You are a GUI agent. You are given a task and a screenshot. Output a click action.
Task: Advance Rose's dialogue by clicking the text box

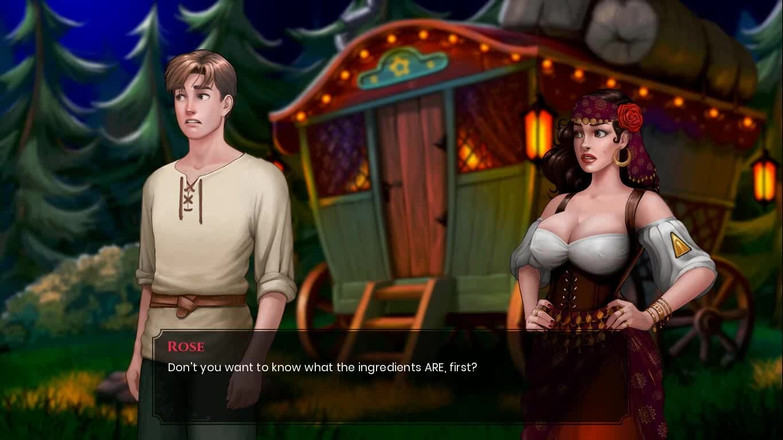pos(390,378)
